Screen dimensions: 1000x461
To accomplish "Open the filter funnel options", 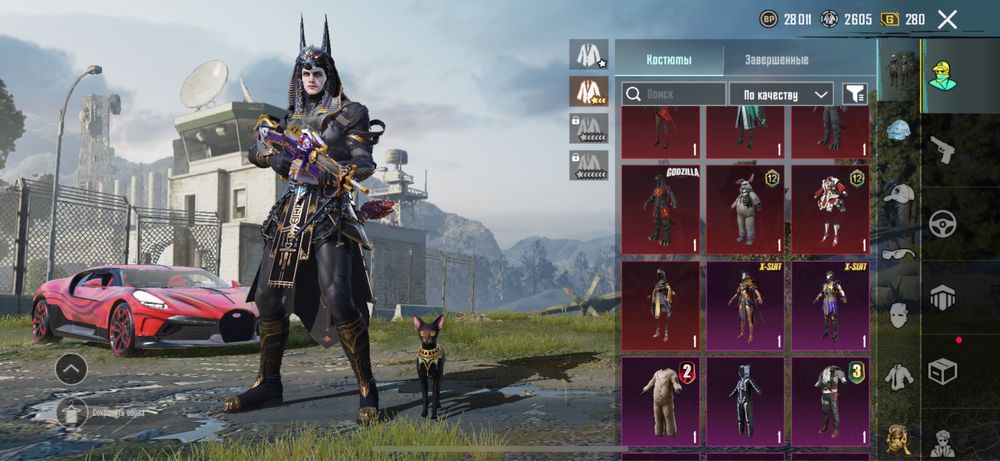I will click(x=854, y=94).
